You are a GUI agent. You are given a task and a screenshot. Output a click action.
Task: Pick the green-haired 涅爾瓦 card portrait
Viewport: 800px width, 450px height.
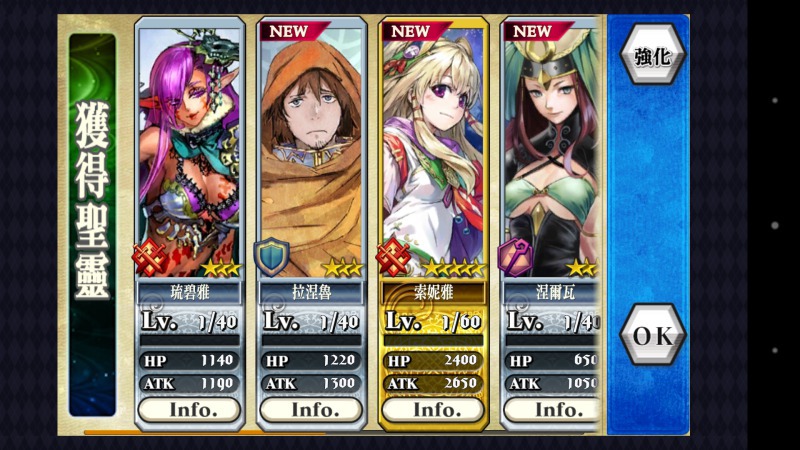tap(553, 150)
